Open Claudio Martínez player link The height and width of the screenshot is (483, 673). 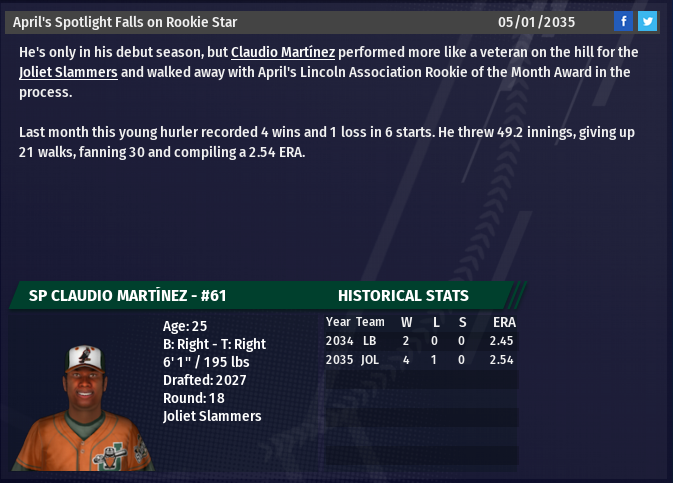point(282,52)
